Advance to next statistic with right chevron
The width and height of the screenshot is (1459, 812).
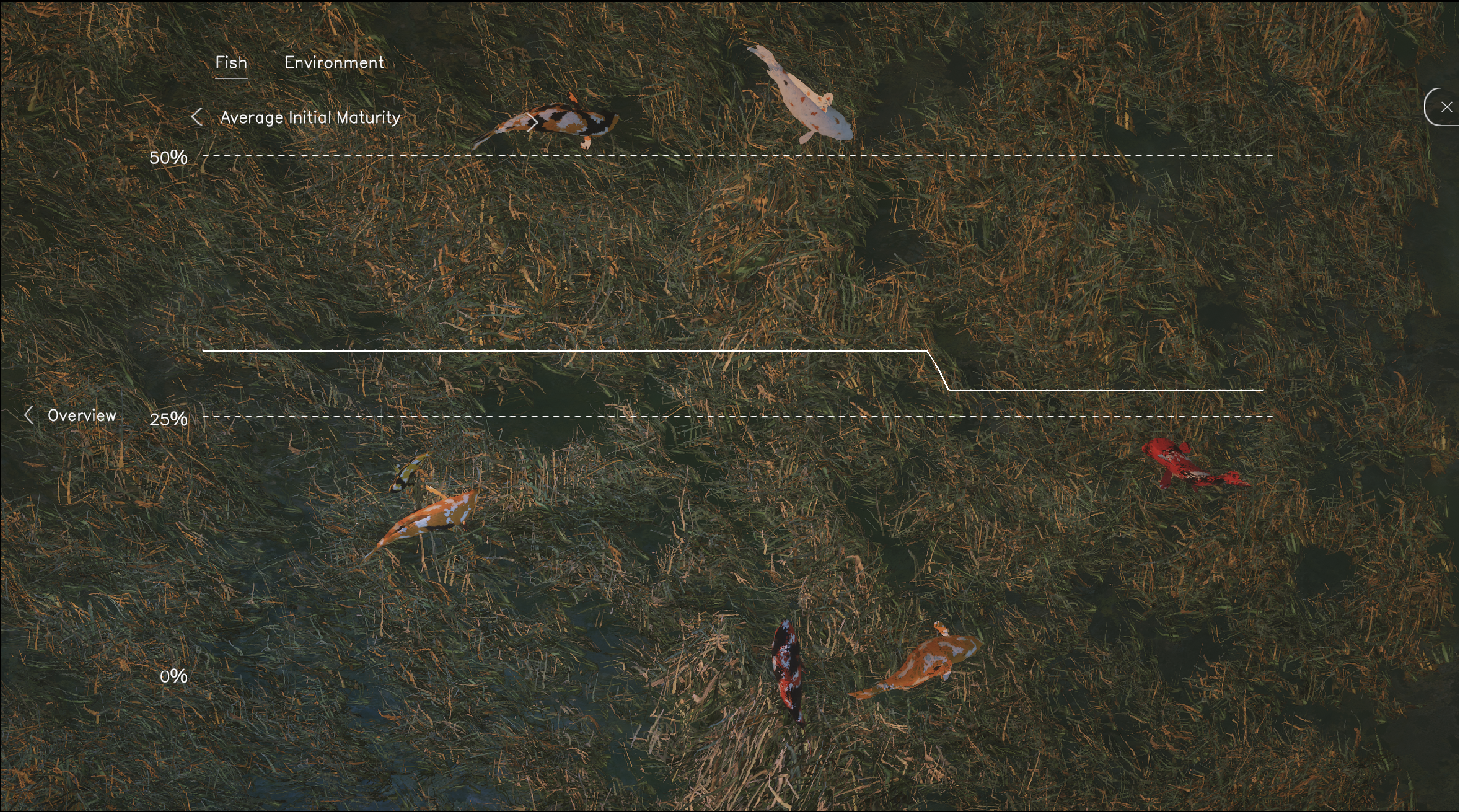coord(533,122)
